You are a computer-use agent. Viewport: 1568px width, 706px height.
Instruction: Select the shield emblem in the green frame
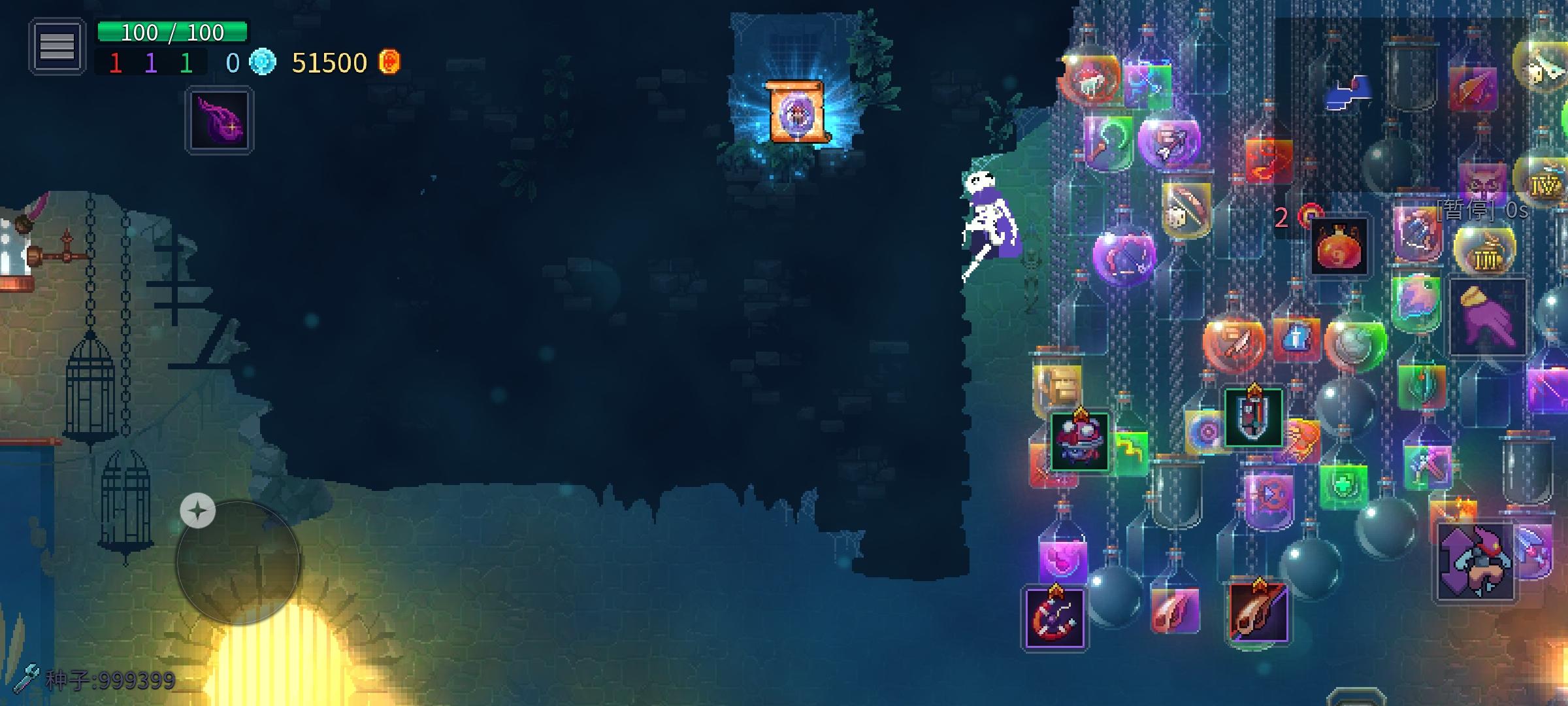[x=1252, y=418]
